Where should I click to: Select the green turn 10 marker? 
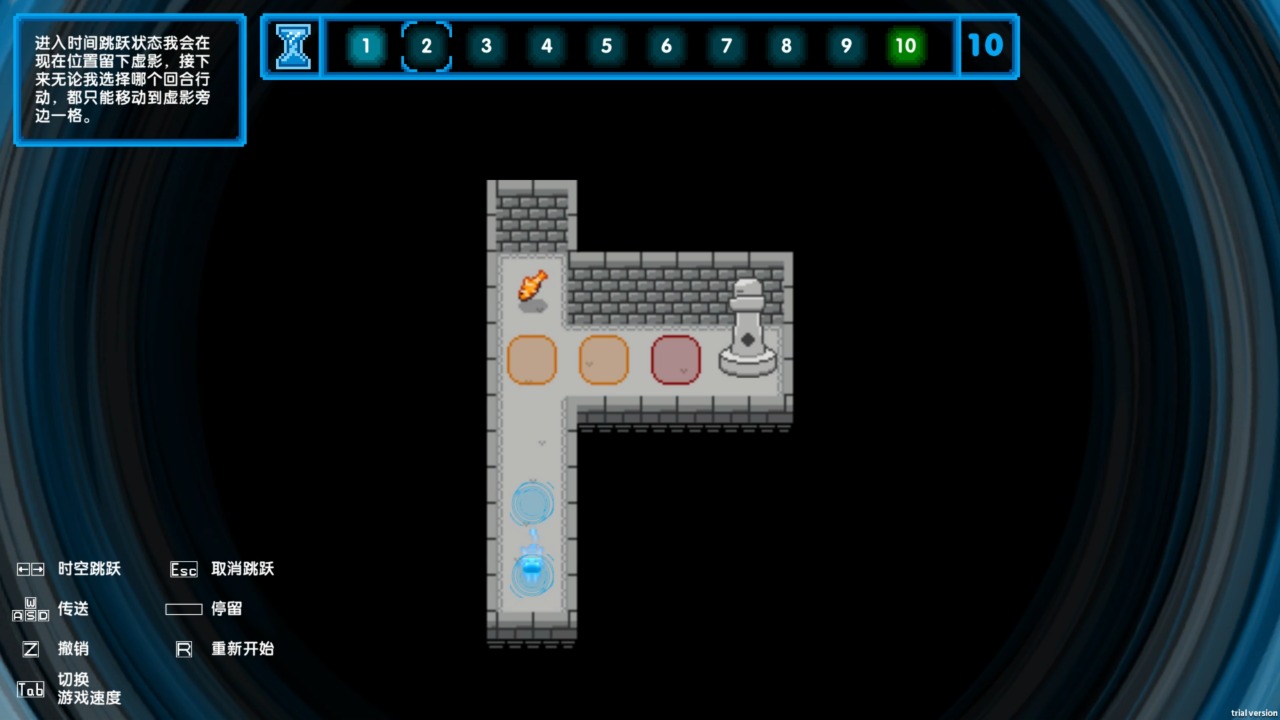point(905,46)
